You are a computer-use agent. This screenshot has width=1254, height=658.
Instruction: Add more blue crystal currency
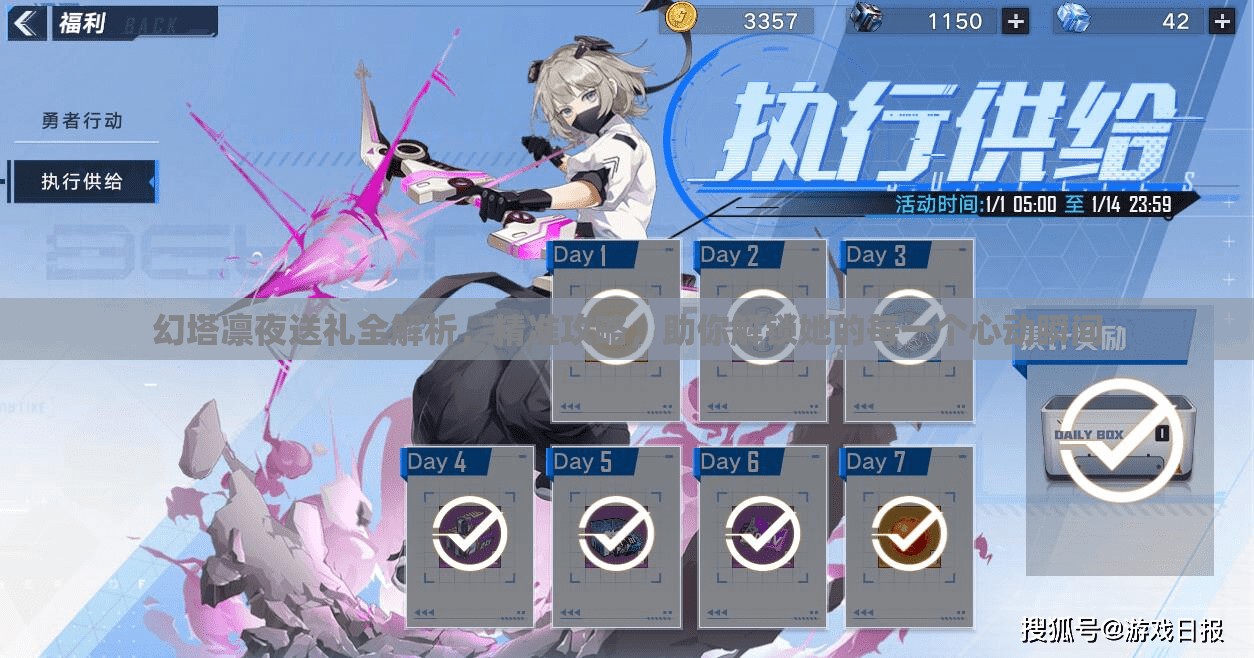1221,21
